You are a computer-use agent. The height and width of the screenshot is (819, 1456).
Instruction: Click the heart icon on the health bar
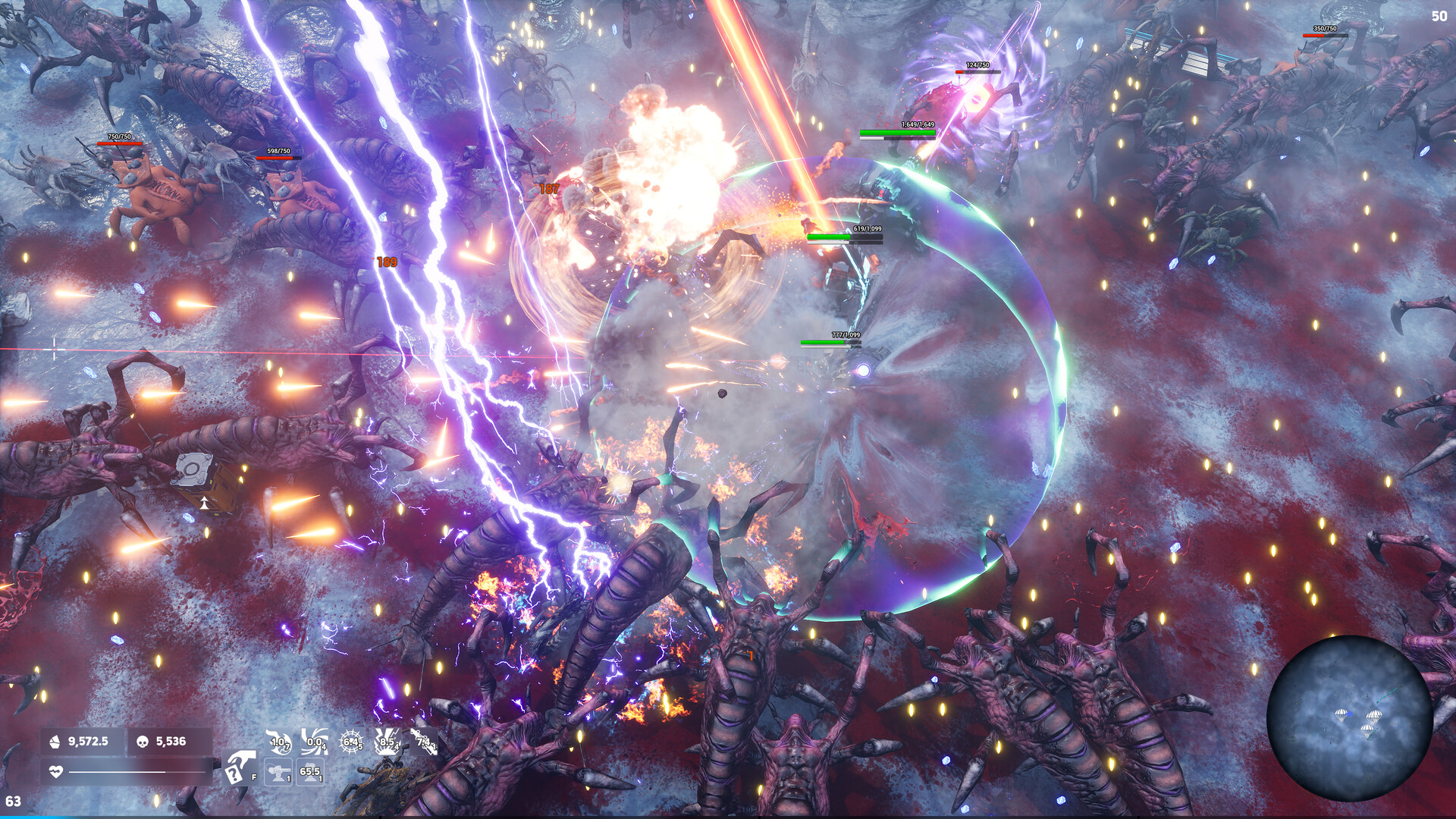pyautogui.click(x=56, y=770)
